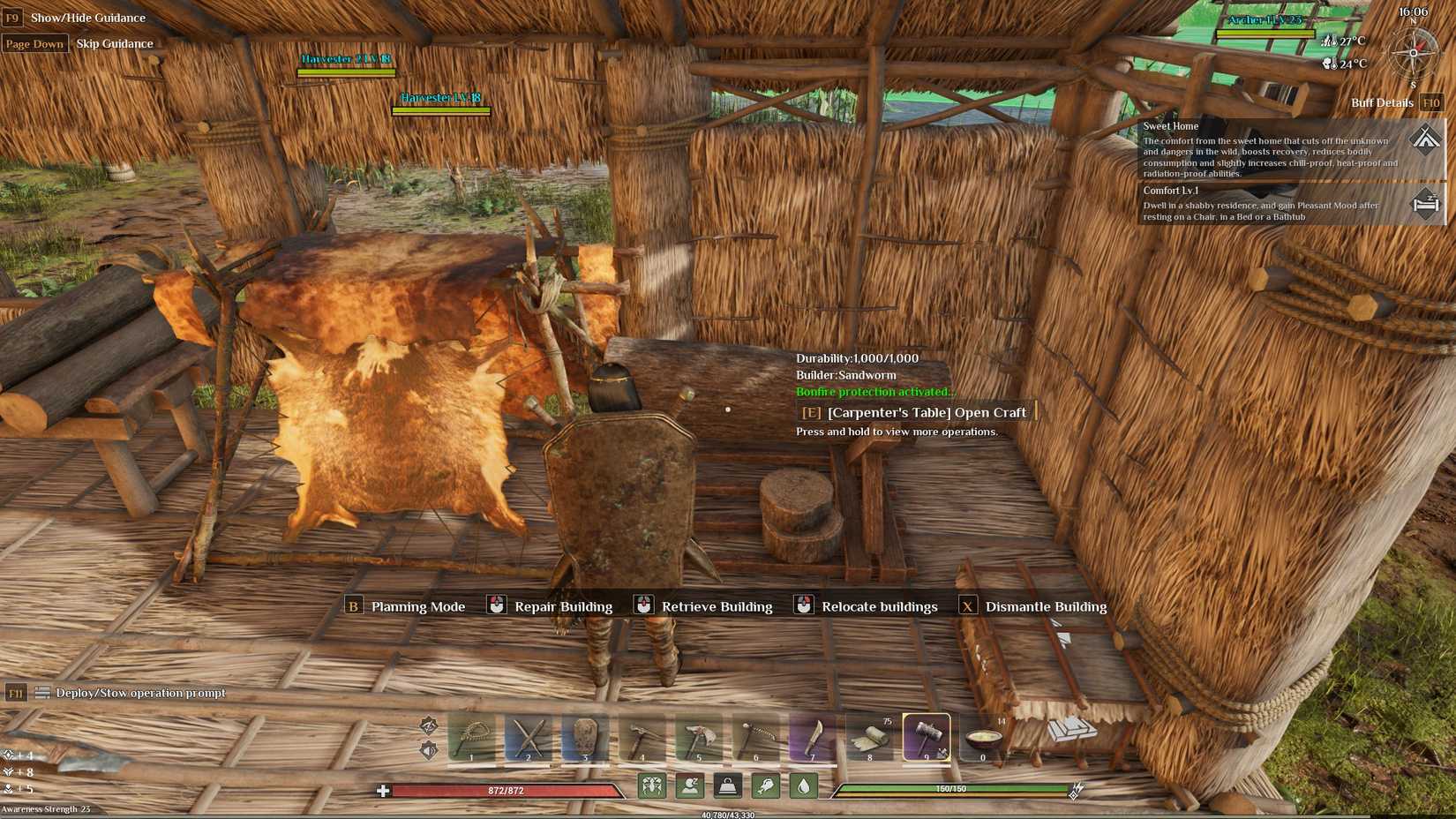Toggle the Deploy/Stow operation prompt

(141, 694)
